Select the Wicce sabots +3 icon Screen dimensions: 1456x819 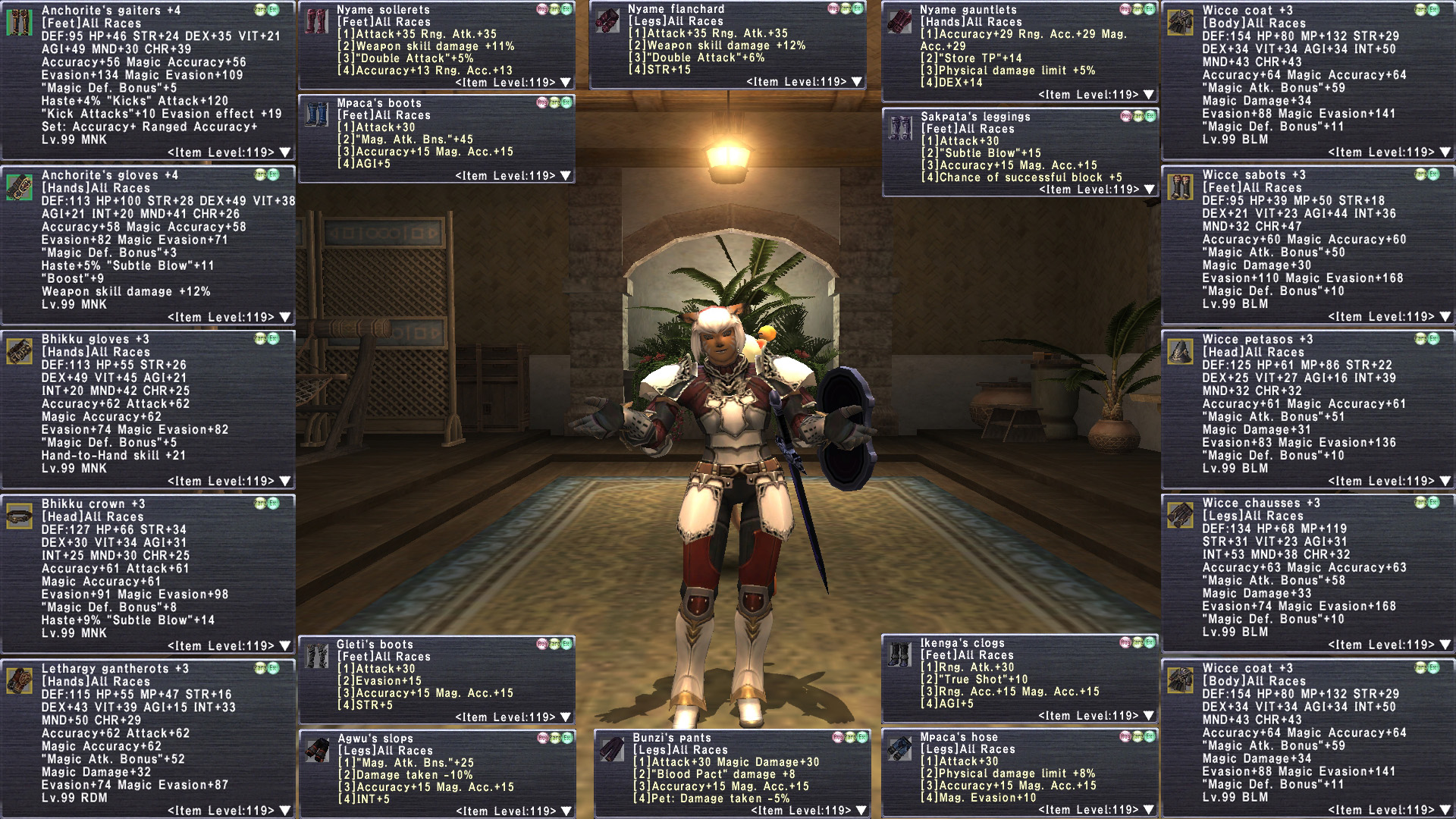click(x=1181, y=187)
